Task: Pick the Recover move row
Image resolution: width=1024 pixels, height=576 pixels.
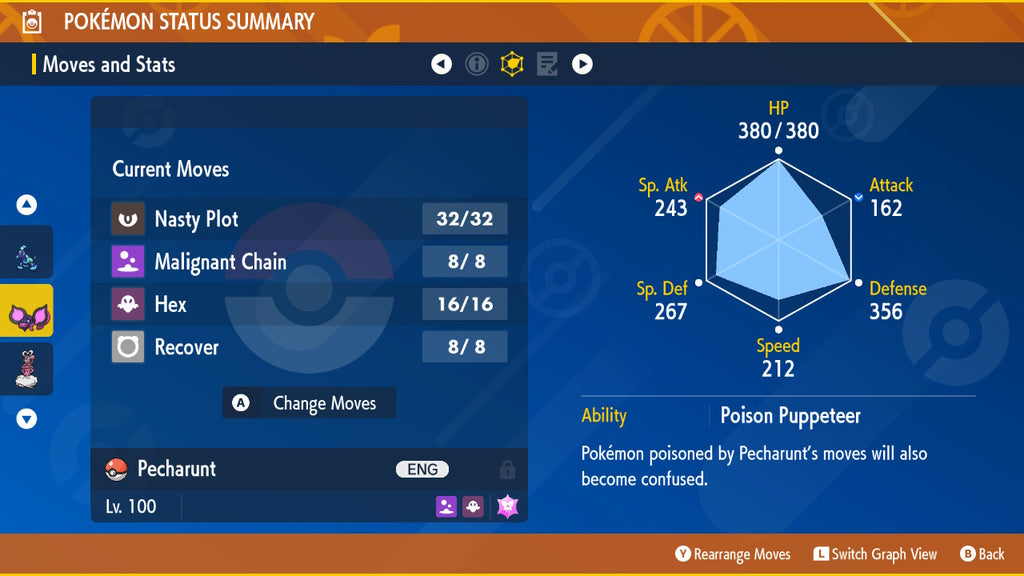Action: [x=309, y=347]
